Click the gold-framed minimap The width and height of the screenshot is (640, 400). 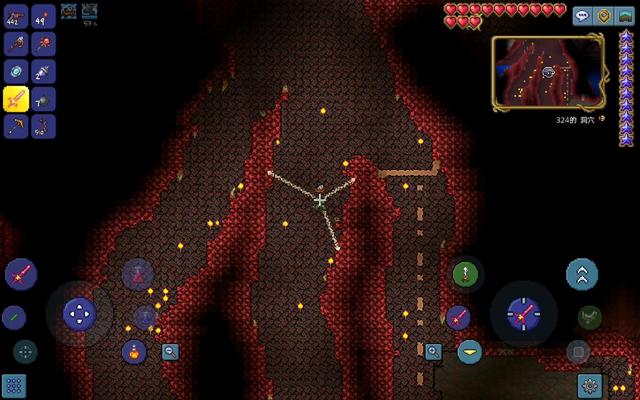pos(546,72)
